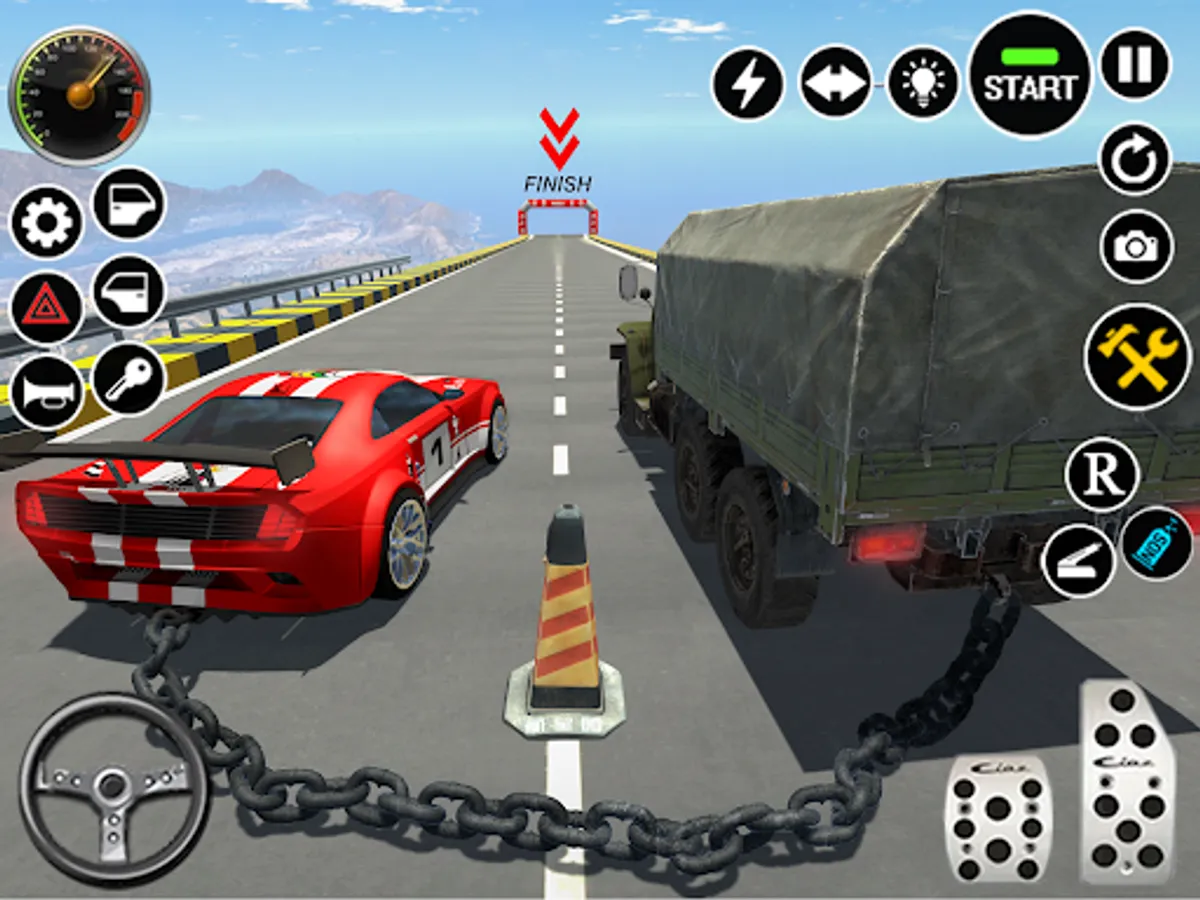Viewport: 1200px width, 900px height.
Task: Hit the short brake pedal
Action: [997, 817]
